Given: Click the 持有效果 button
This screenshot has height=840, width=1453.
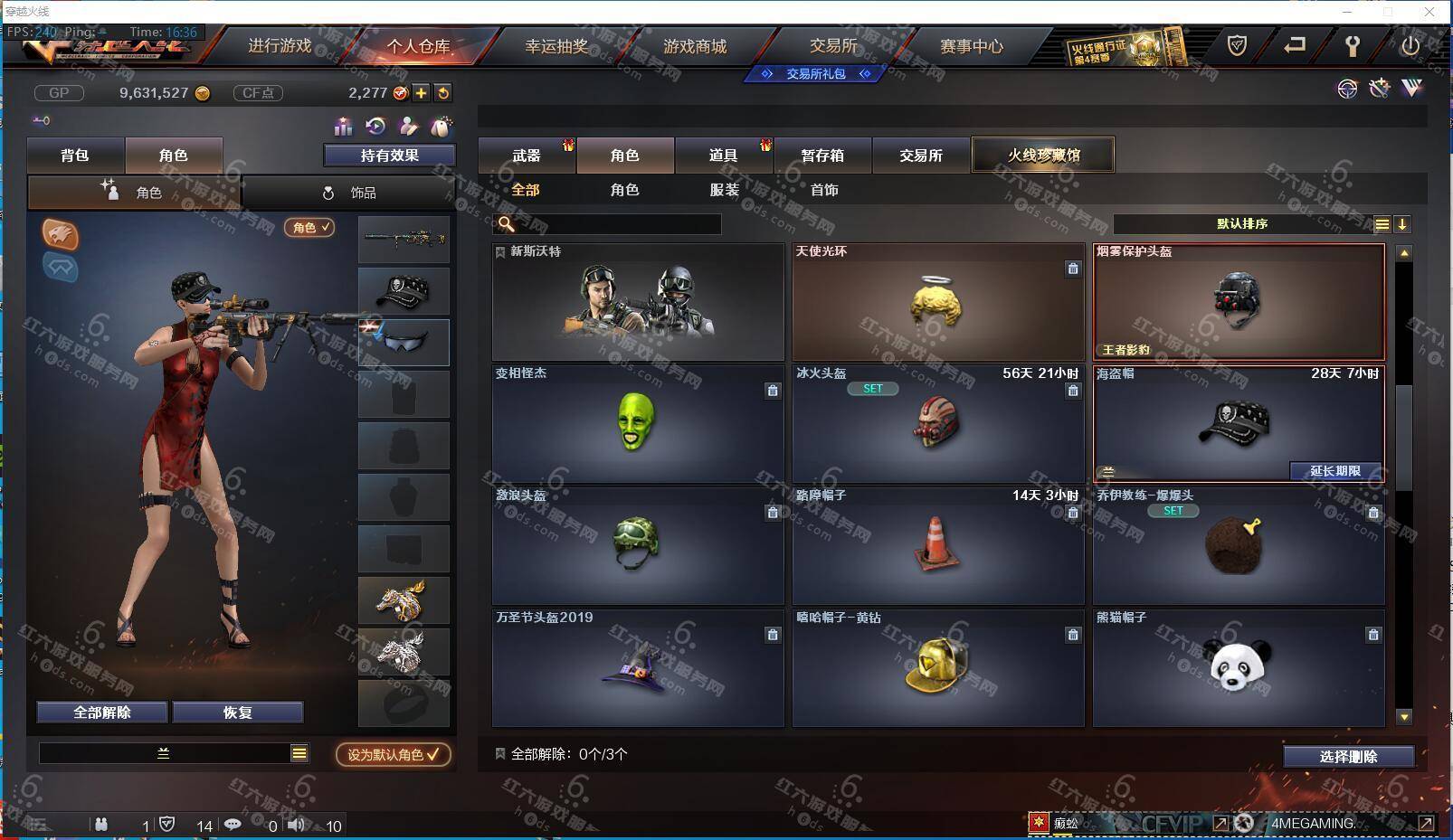Looking at the screenshot, I should pos(389,156).
